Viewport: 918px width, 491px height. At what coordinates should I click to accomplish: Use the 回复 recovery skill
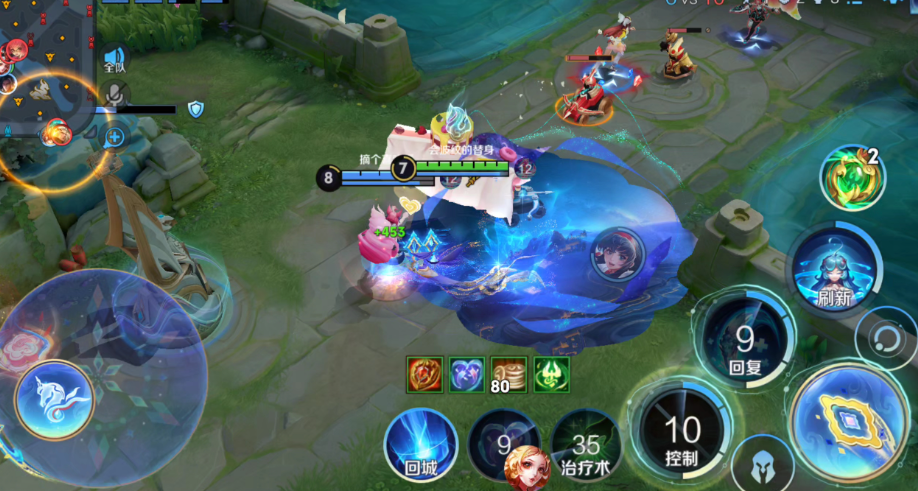pos(745,342)
